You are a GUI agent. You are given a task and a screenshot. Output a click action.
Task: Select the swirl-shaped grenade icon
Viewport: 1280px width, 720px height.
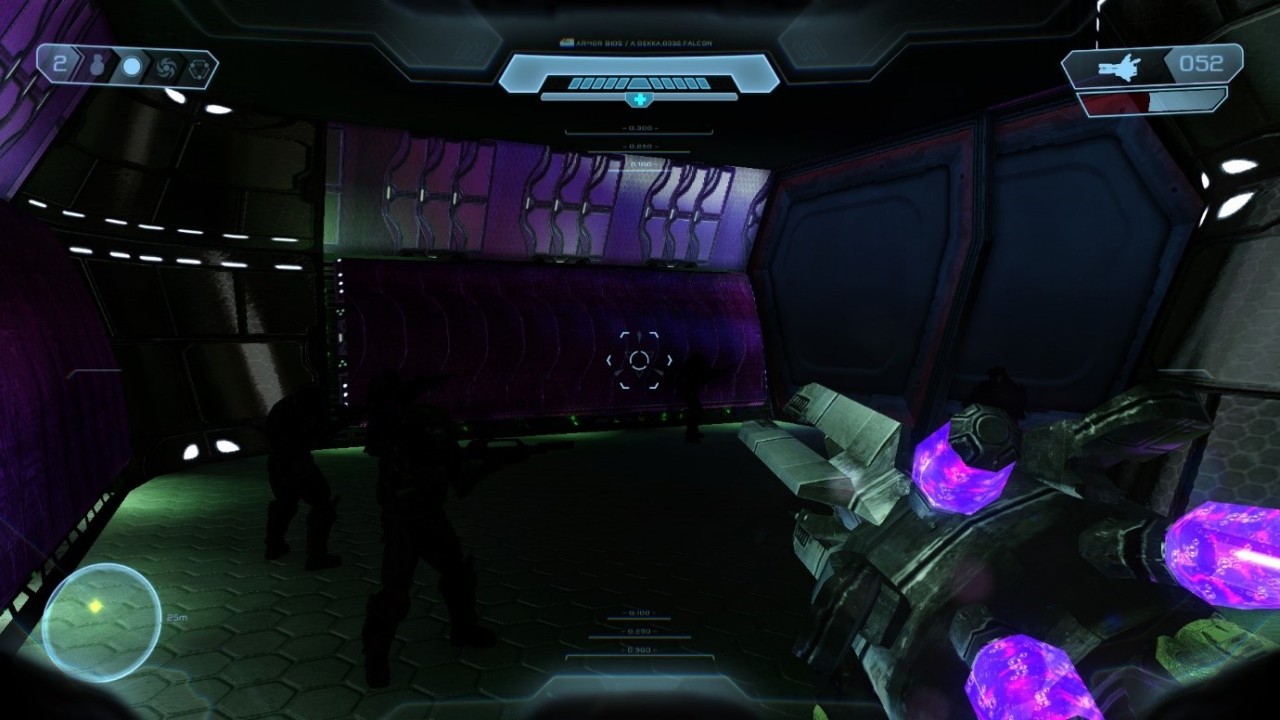click(x=165, y=67)
